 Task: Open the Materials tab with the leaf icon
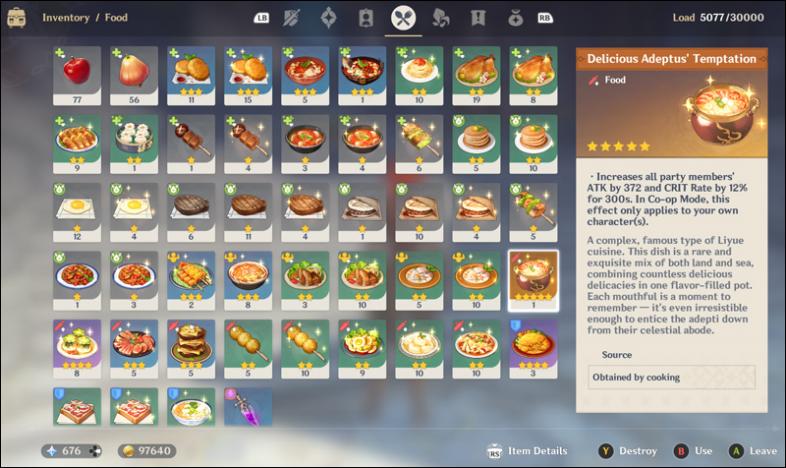pyautogui.click(x=441, y=17)
